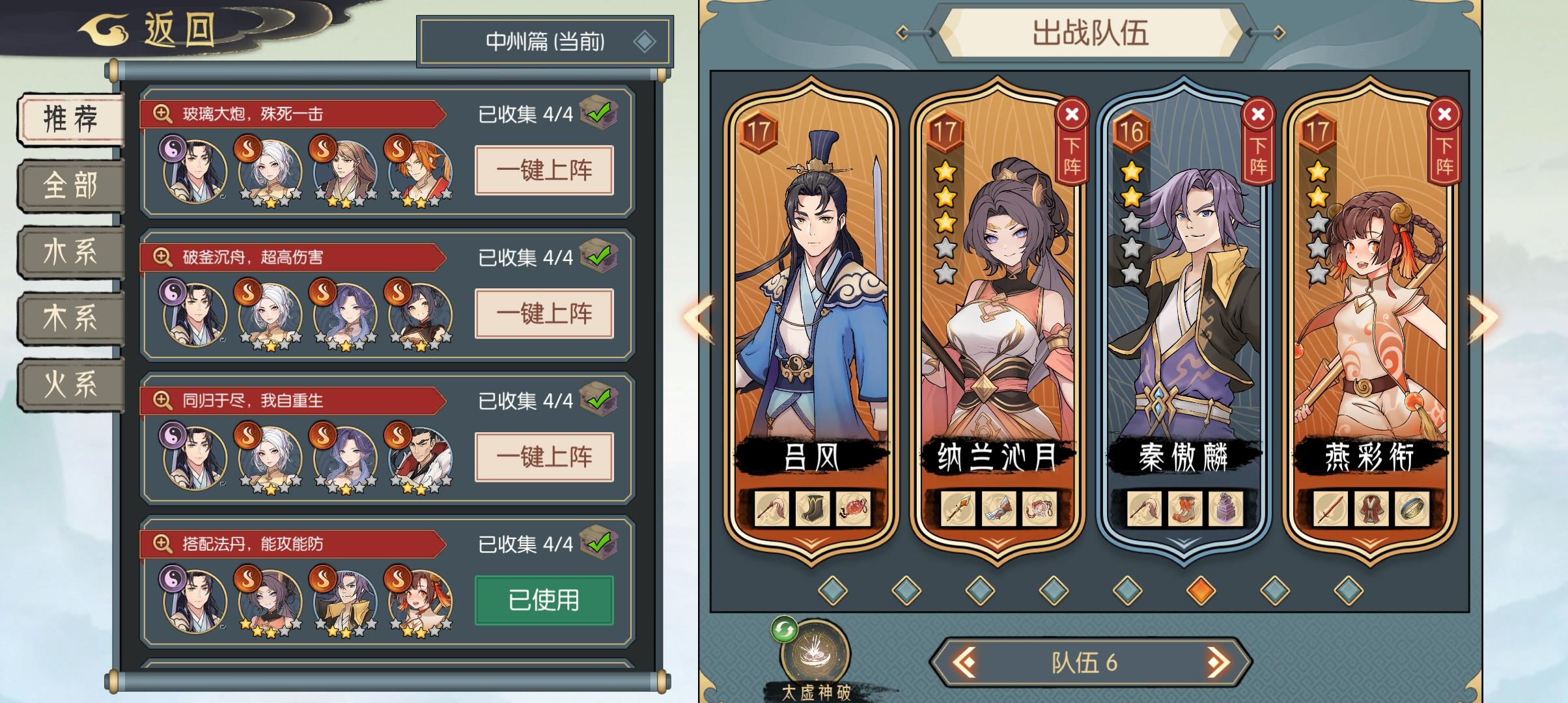Open the 中州篇 (当前) chapter selector
1568x703 pixels.
(x=544, y=40)
